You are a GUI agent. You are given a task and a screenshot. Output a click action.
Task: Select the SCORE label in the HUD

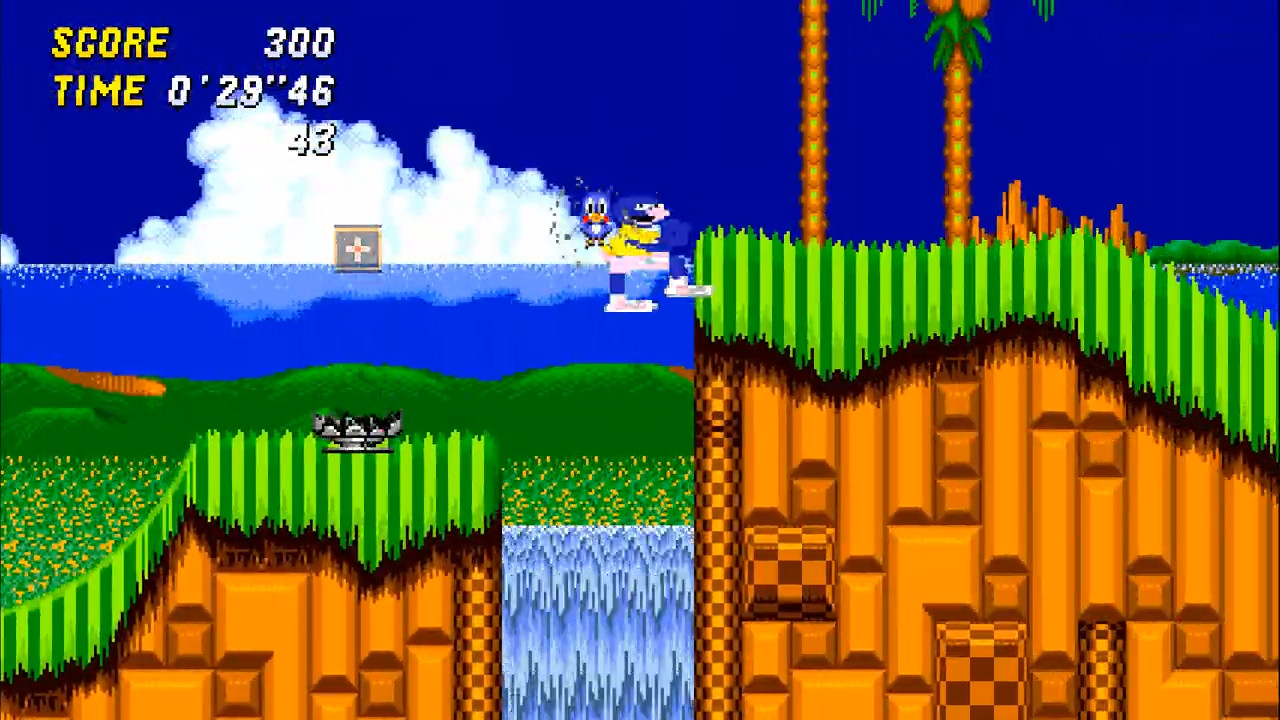pyautogui.click(x=110, y=42)
